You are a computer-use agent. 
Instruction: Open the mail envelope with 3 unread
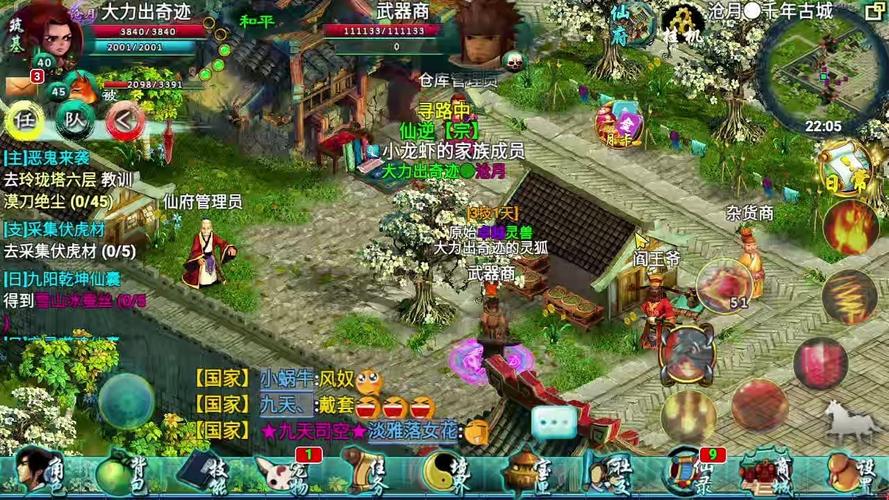point(20,86)
